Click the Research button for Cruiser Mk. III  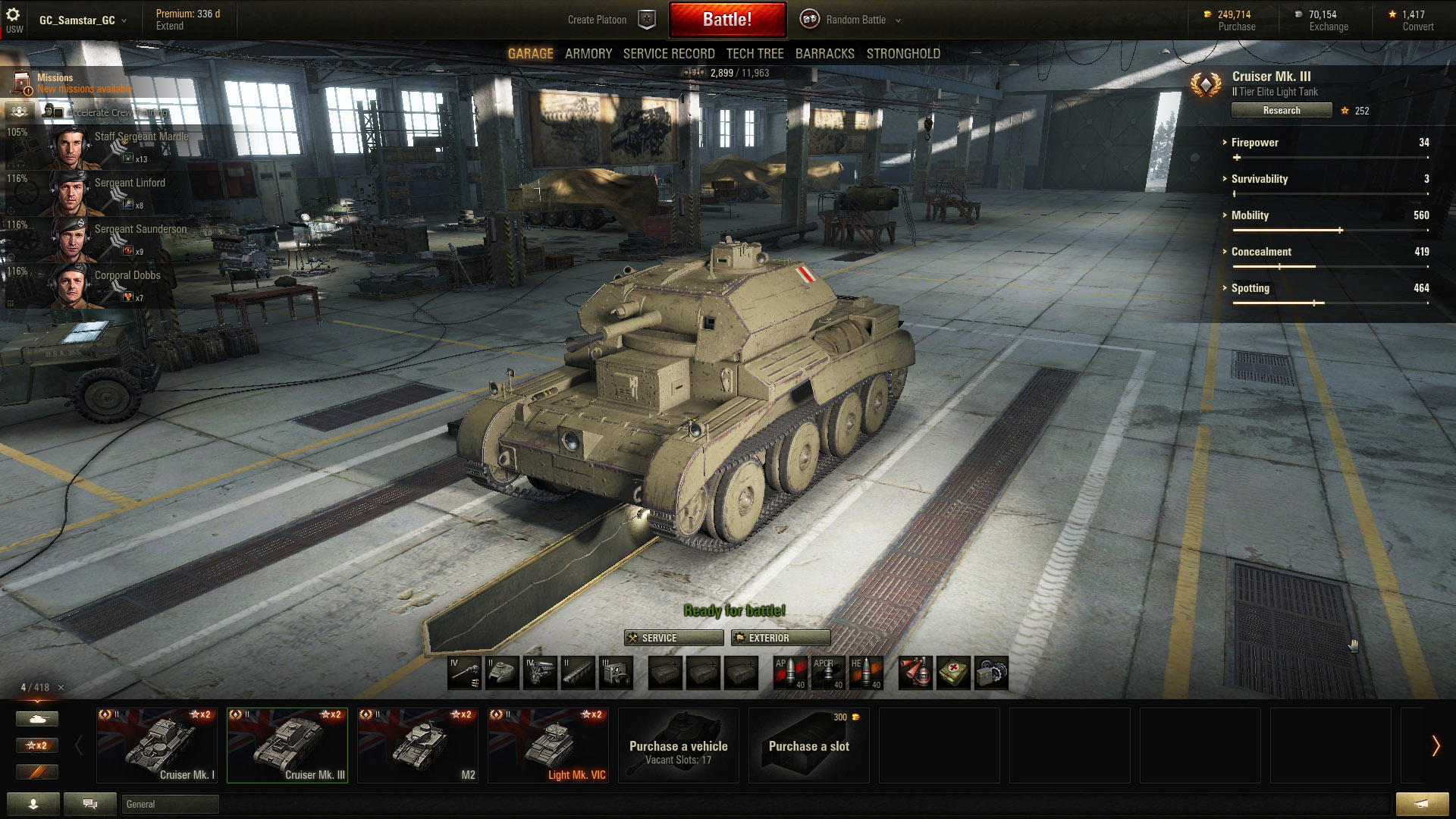click(x=1281, y=111)
